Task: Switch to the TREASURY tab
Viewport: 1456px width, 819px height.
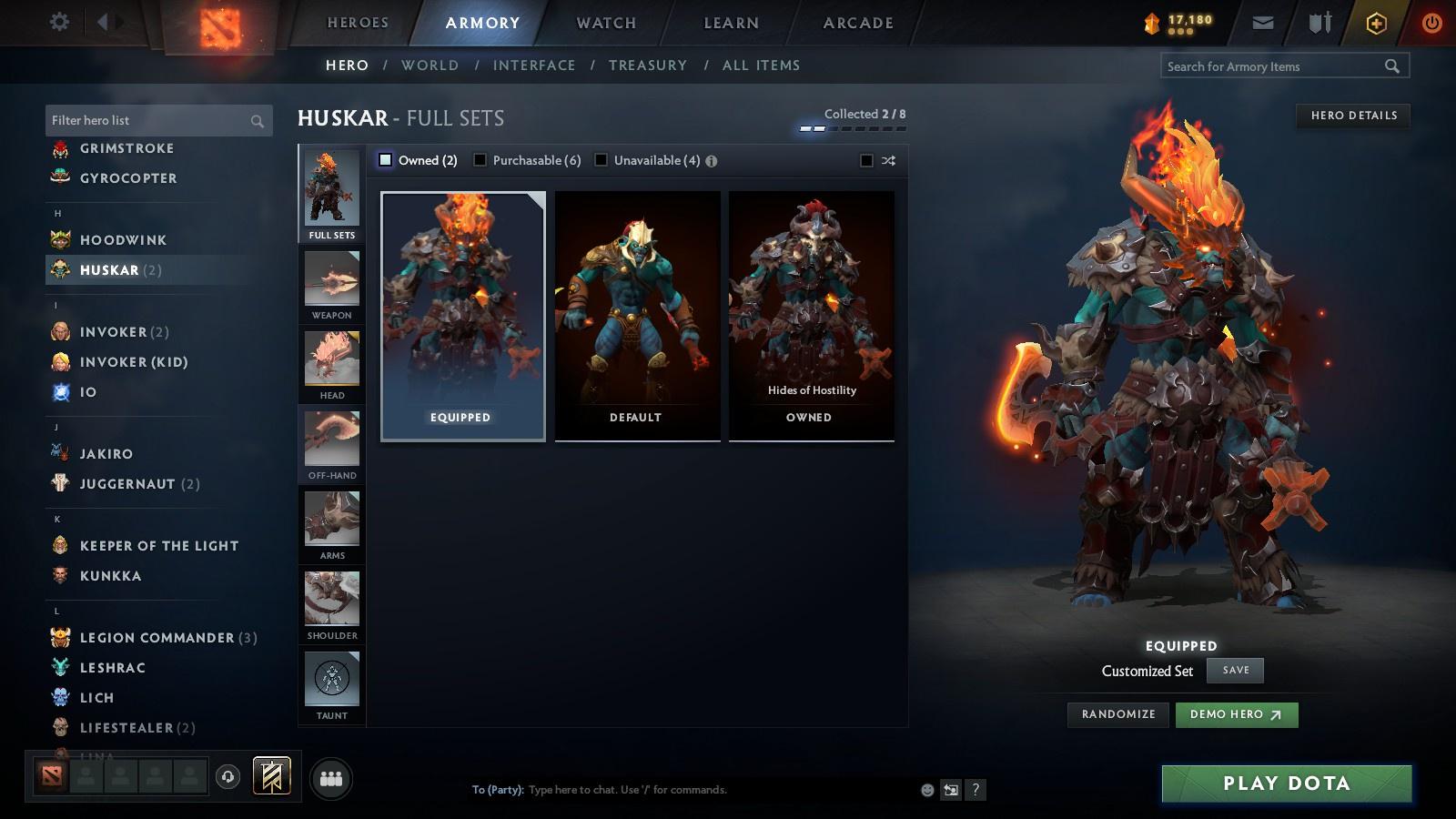Action: [648, 65]
